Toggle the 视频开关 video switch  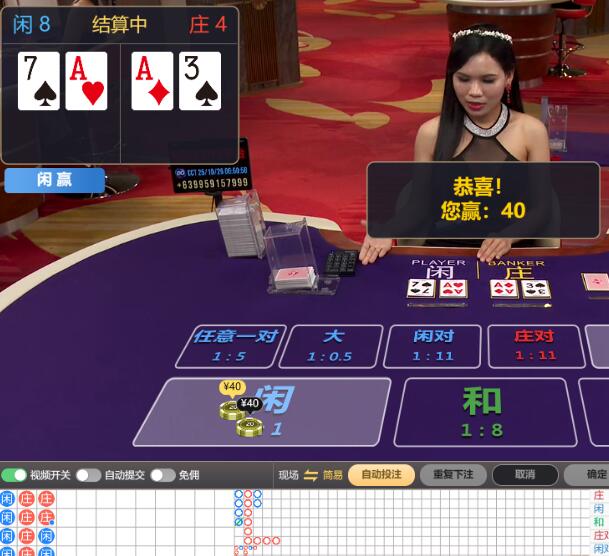click(14, 475)
